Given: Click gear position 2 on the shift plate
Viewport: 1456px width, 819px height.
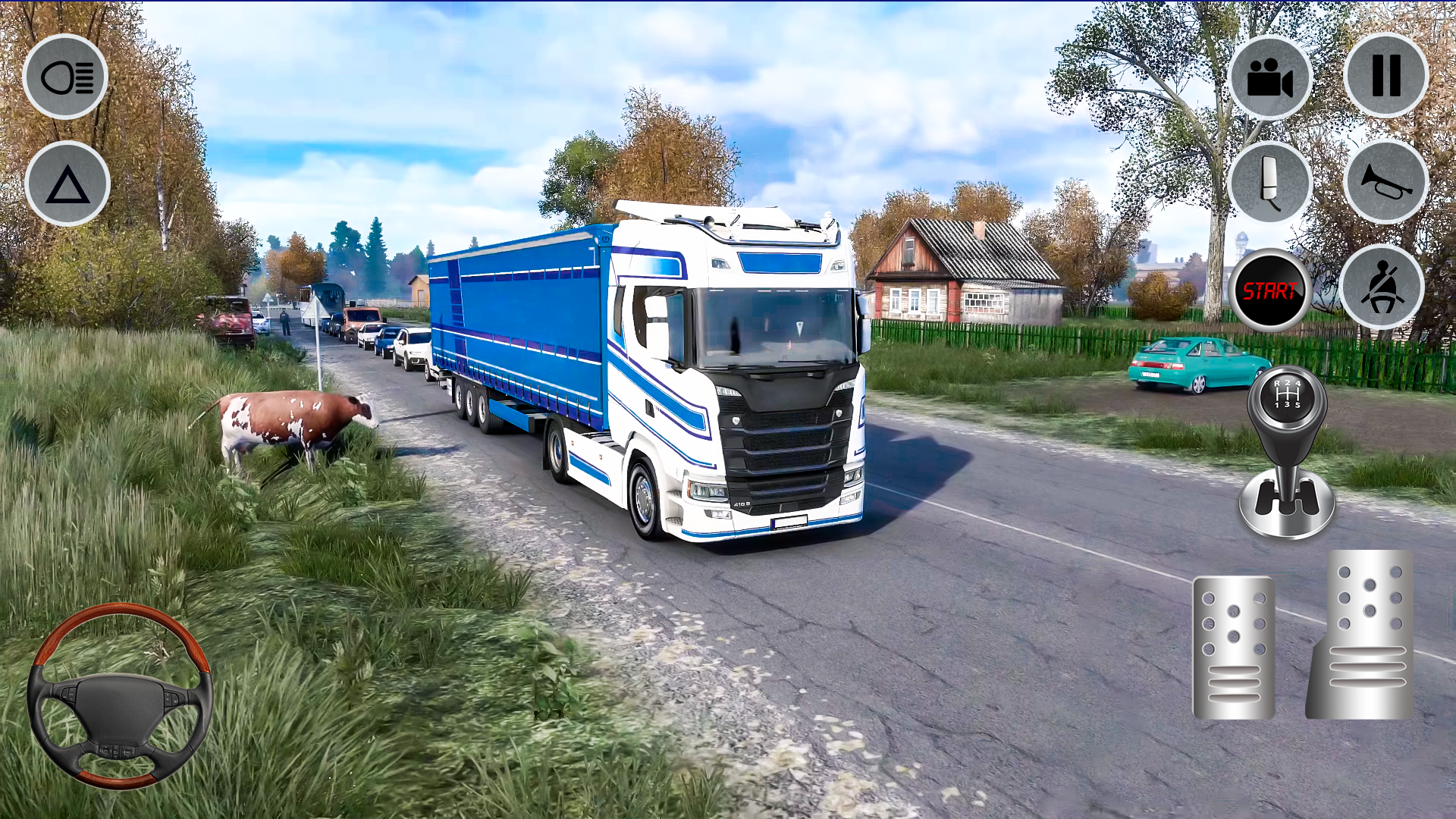Looking at the screenshot, I should pos(1288,383).
